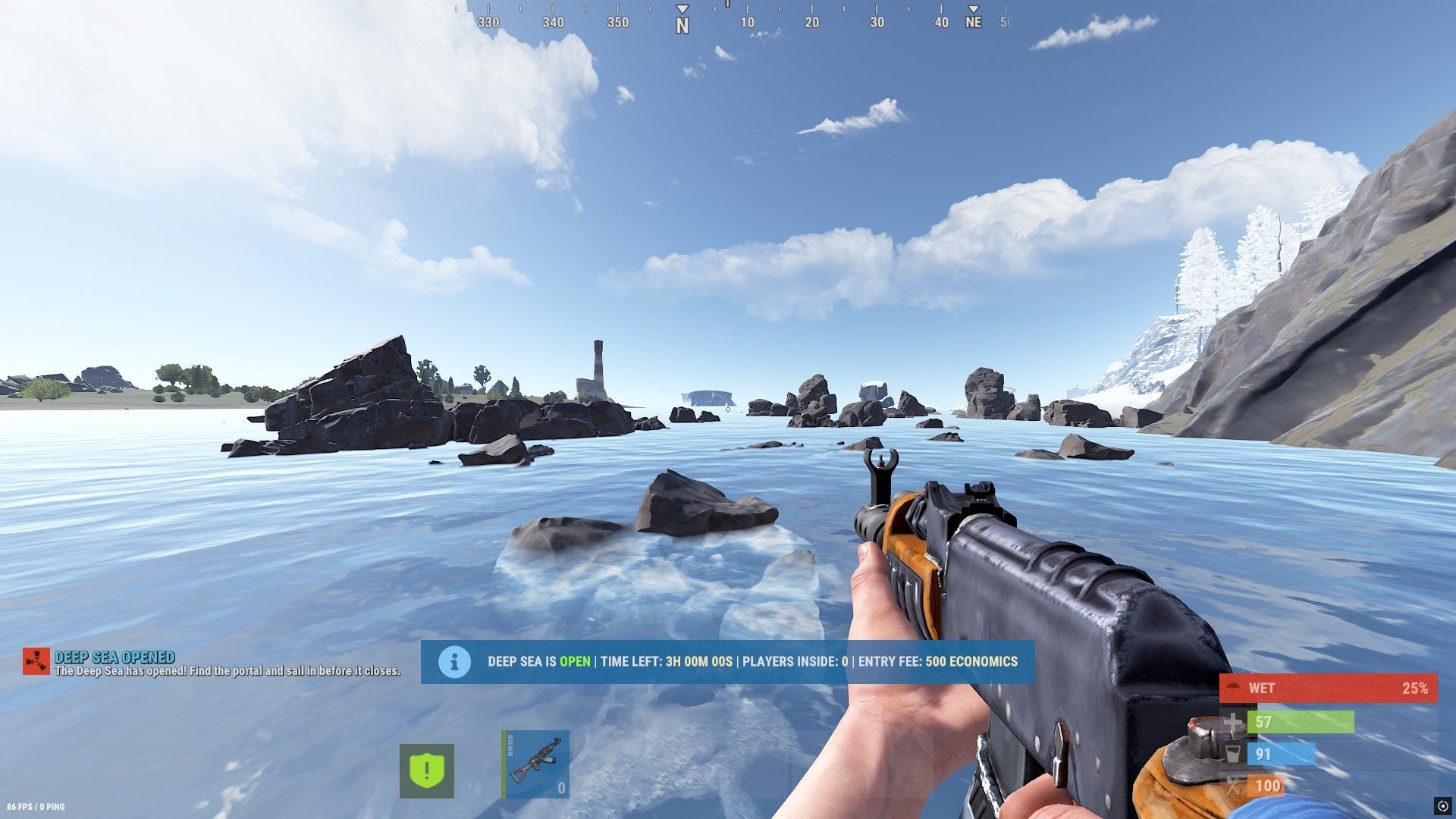Image resolution: width=1456 pixels, height=819 pixels.
Task: Click the circular target icon in the corner
Action: coord(1442,805)
